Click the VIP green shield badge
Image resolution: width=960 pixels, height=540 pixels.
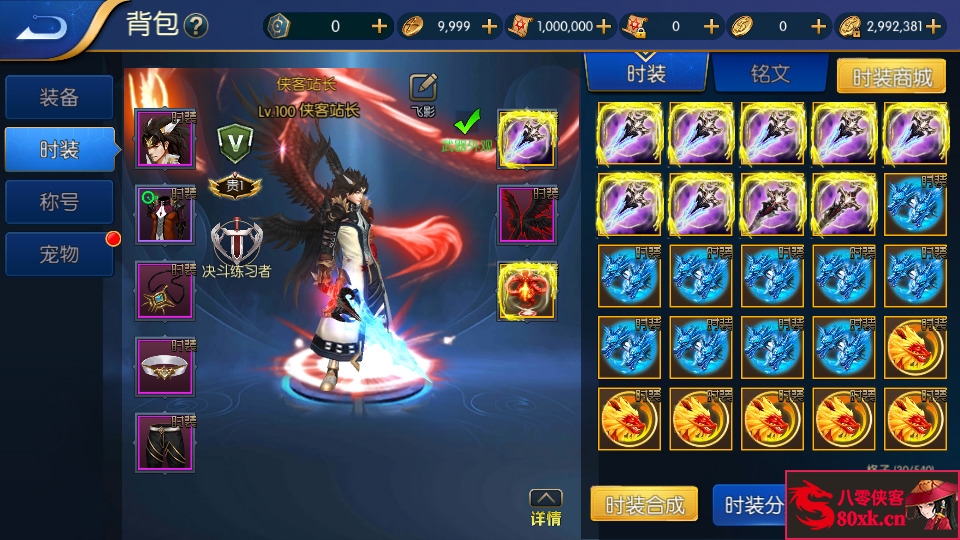pyautogui.click(x=237, y=141)
